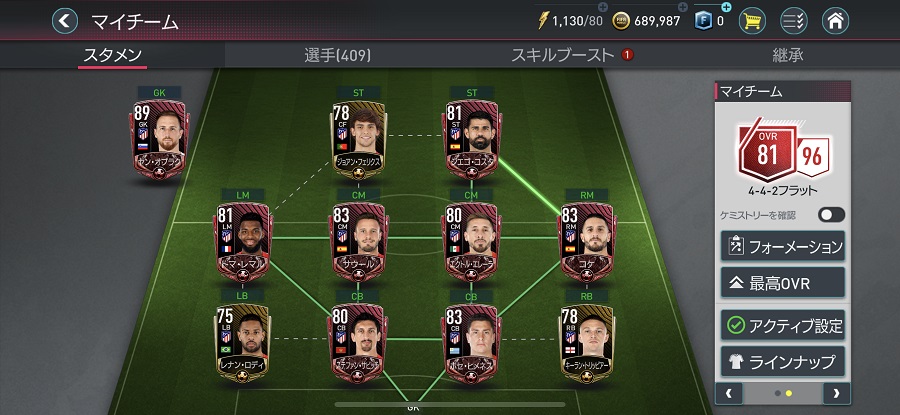
Task: Open the checklist menu icon
Action: (794, 20)
